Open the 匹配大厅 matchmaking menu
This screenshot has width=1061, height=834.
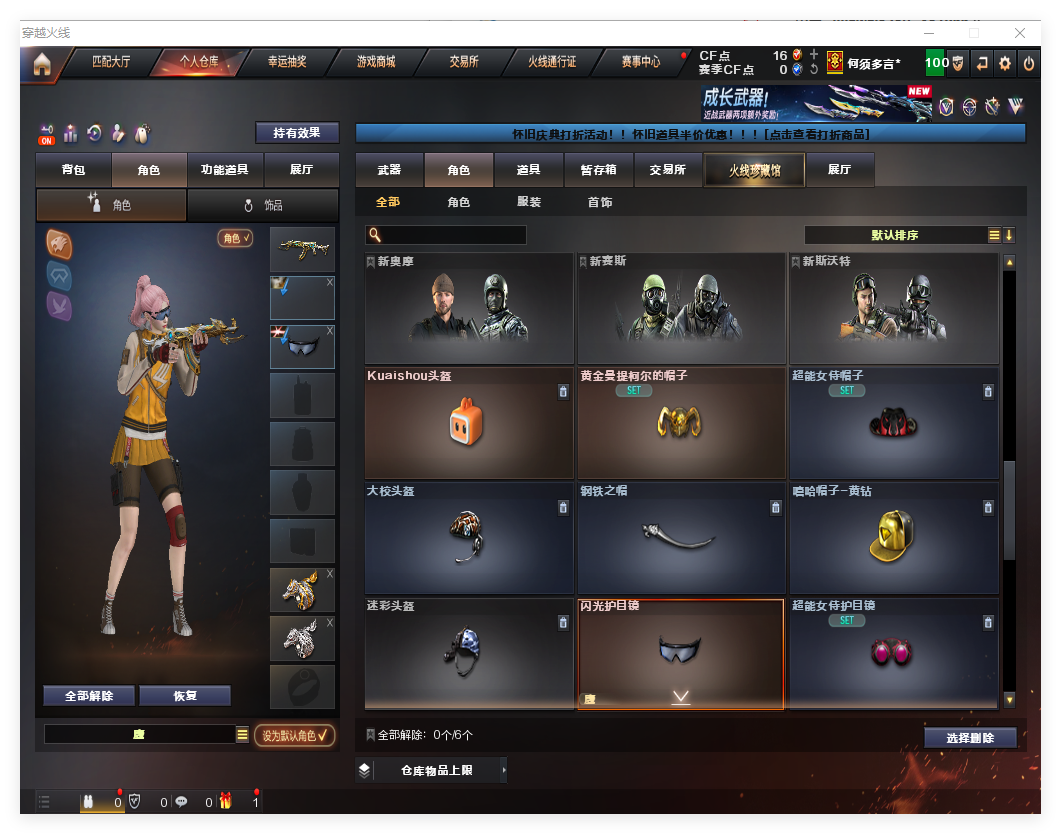pyautogui.click(x=111, y=62)
